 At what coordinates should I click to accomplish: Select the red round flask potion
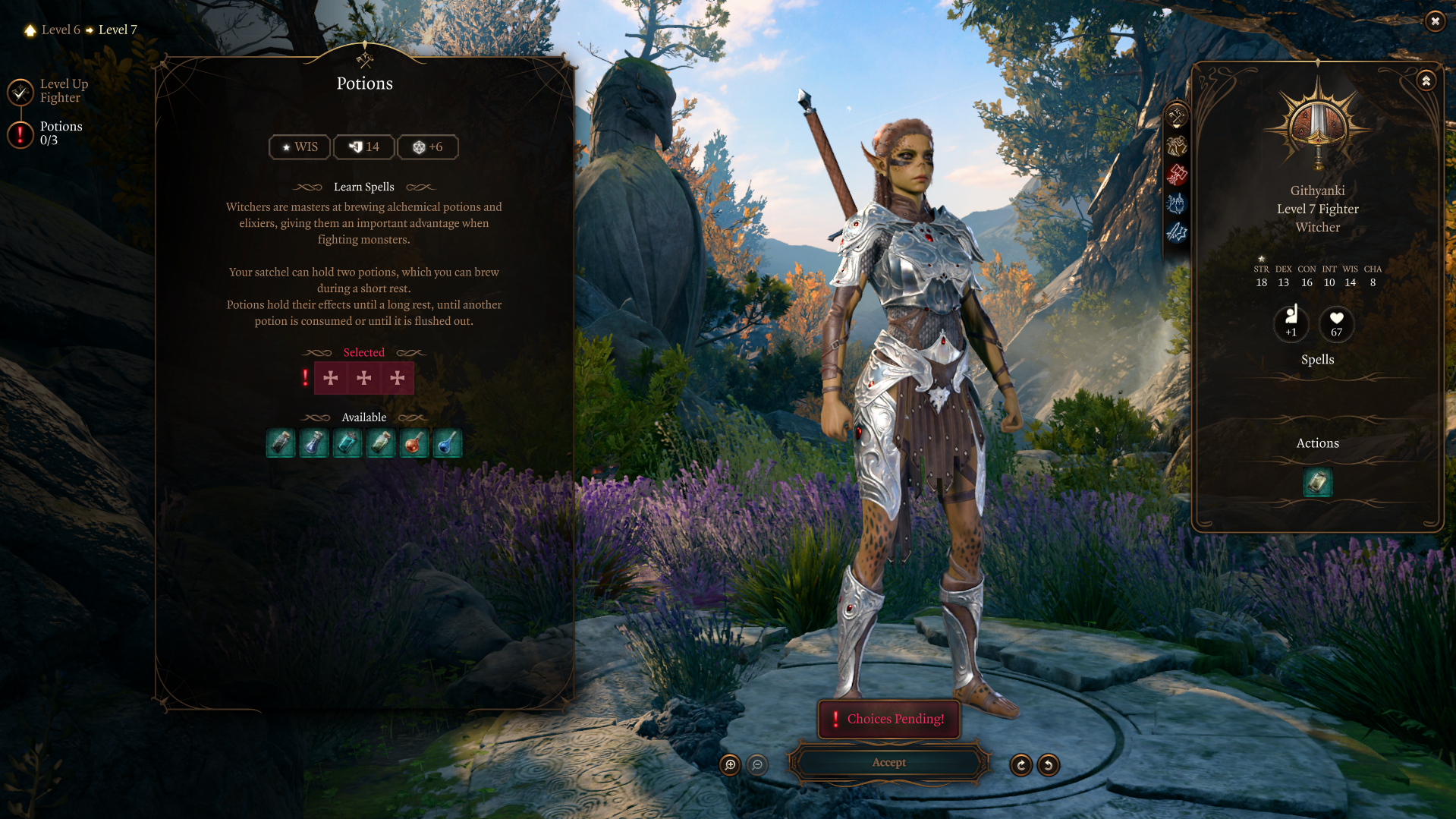(x=414, y=443)
